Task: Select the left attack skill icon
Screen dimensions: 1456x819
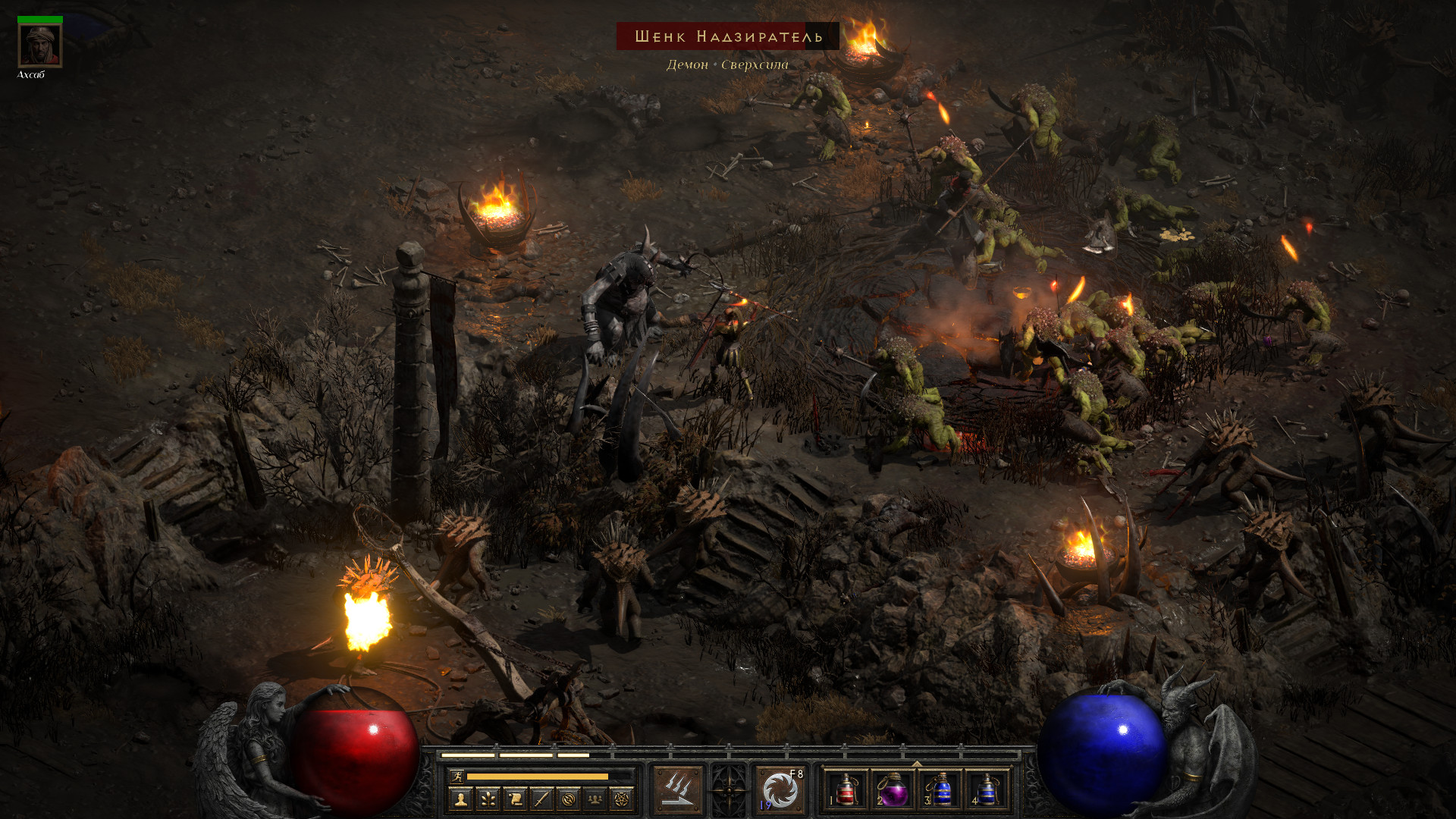Action: (x=678, y=790)
